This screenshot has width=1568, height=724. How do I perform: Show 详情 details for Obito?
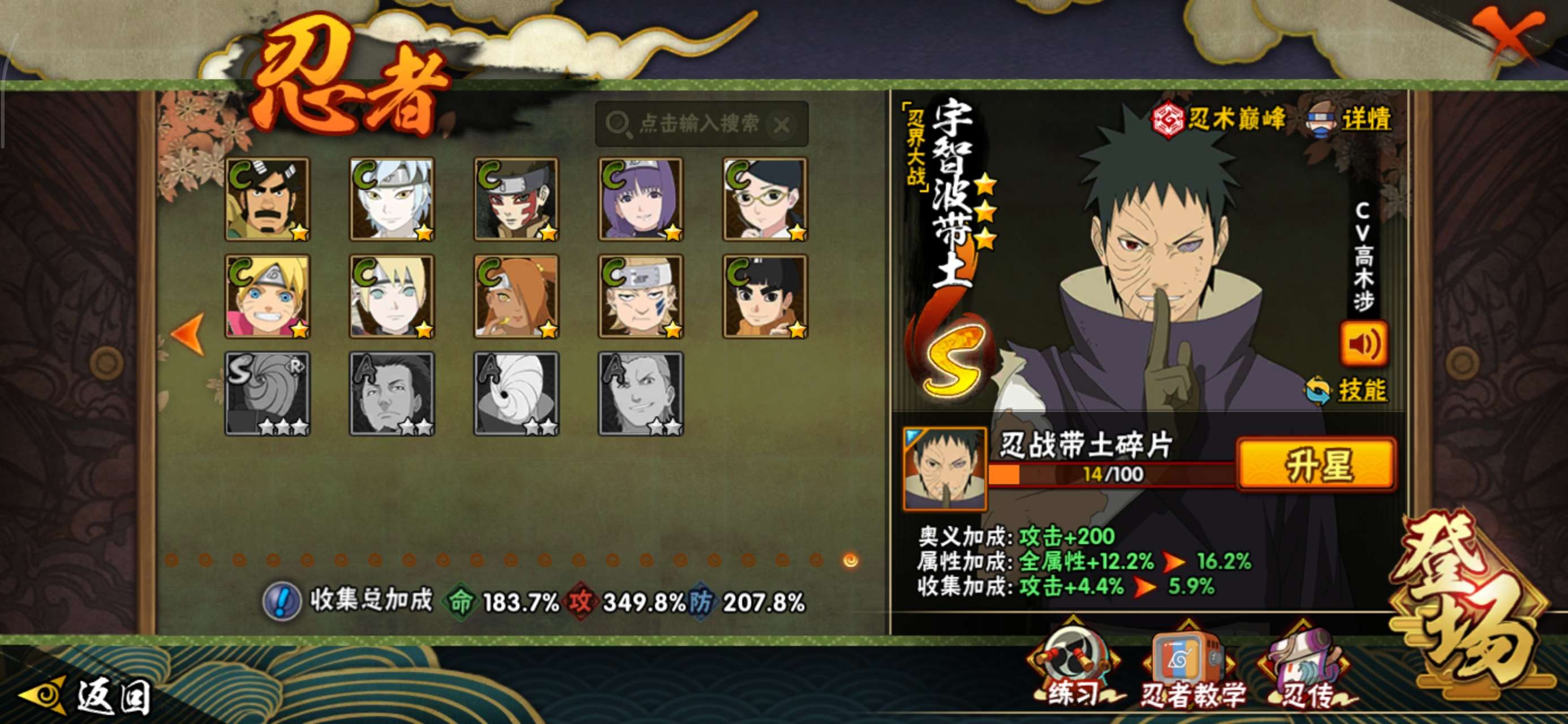coord(1349,119)
